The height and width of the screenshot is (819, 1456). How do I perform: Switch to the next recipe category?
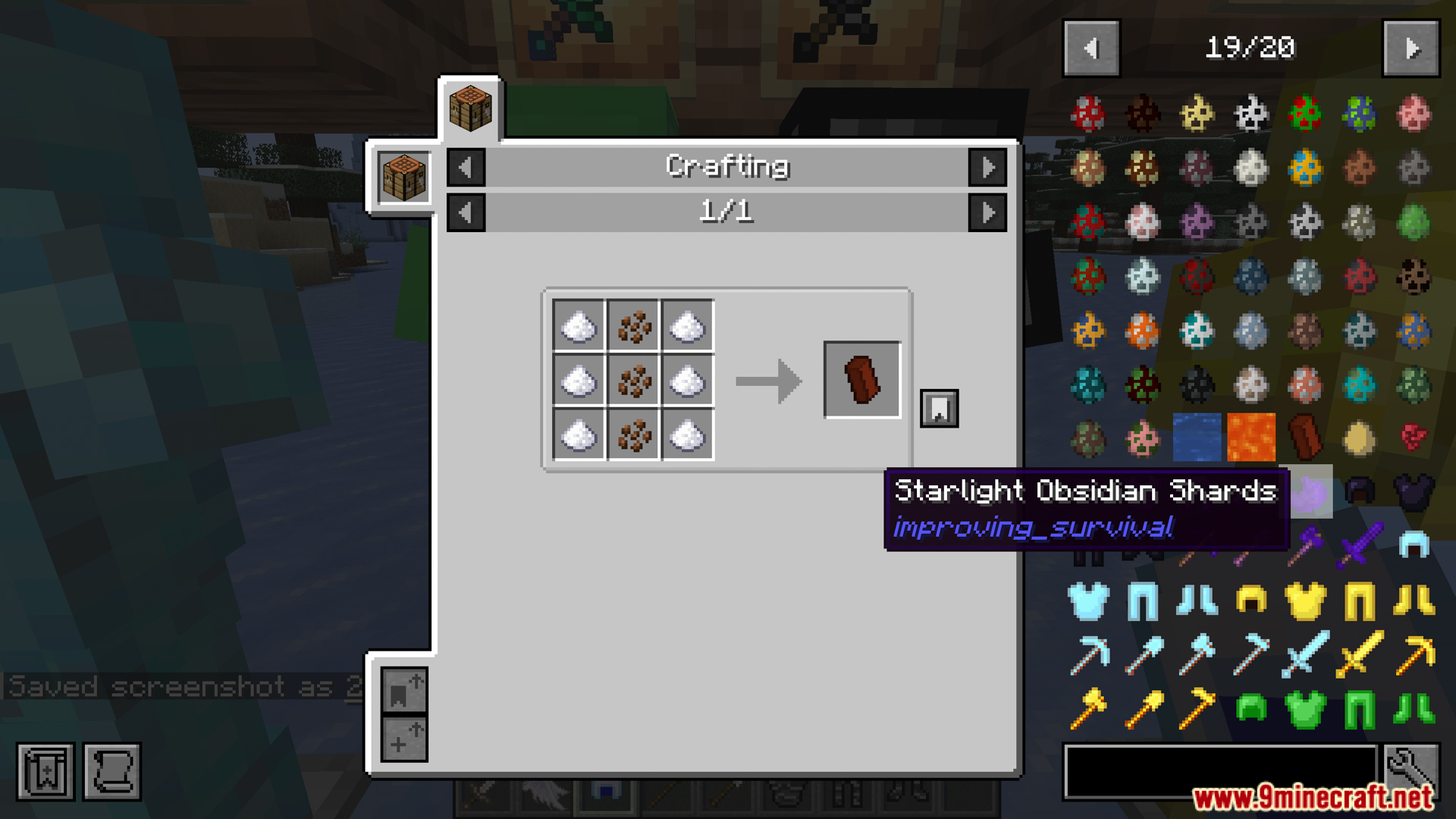click(987, 168)
